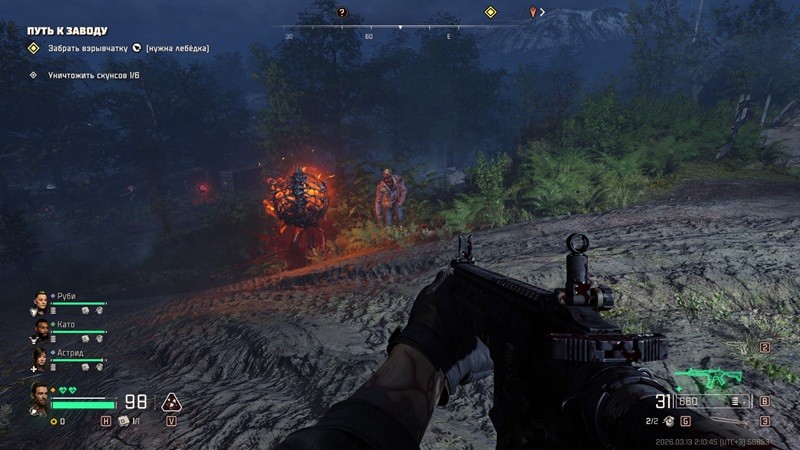Select the grenade icon
Viewport: 800px width, 450px height.
tap(669, 422)
